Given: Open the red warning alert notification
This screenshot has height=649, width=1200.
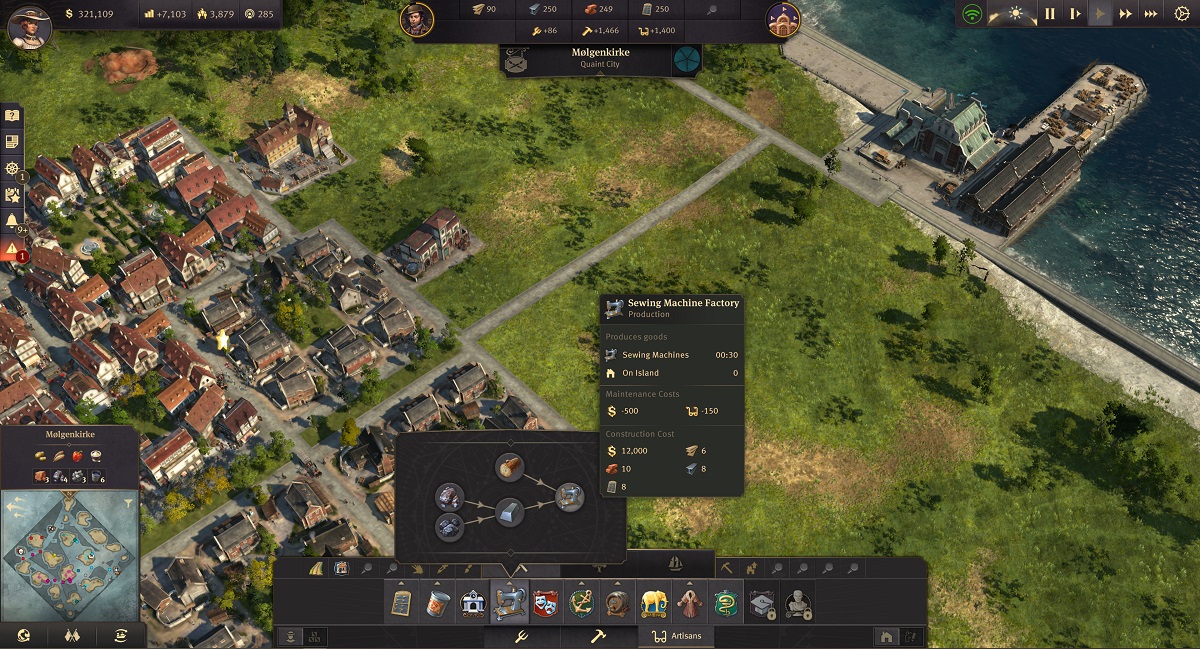Looking at the screenshot, I should (12, 249).
